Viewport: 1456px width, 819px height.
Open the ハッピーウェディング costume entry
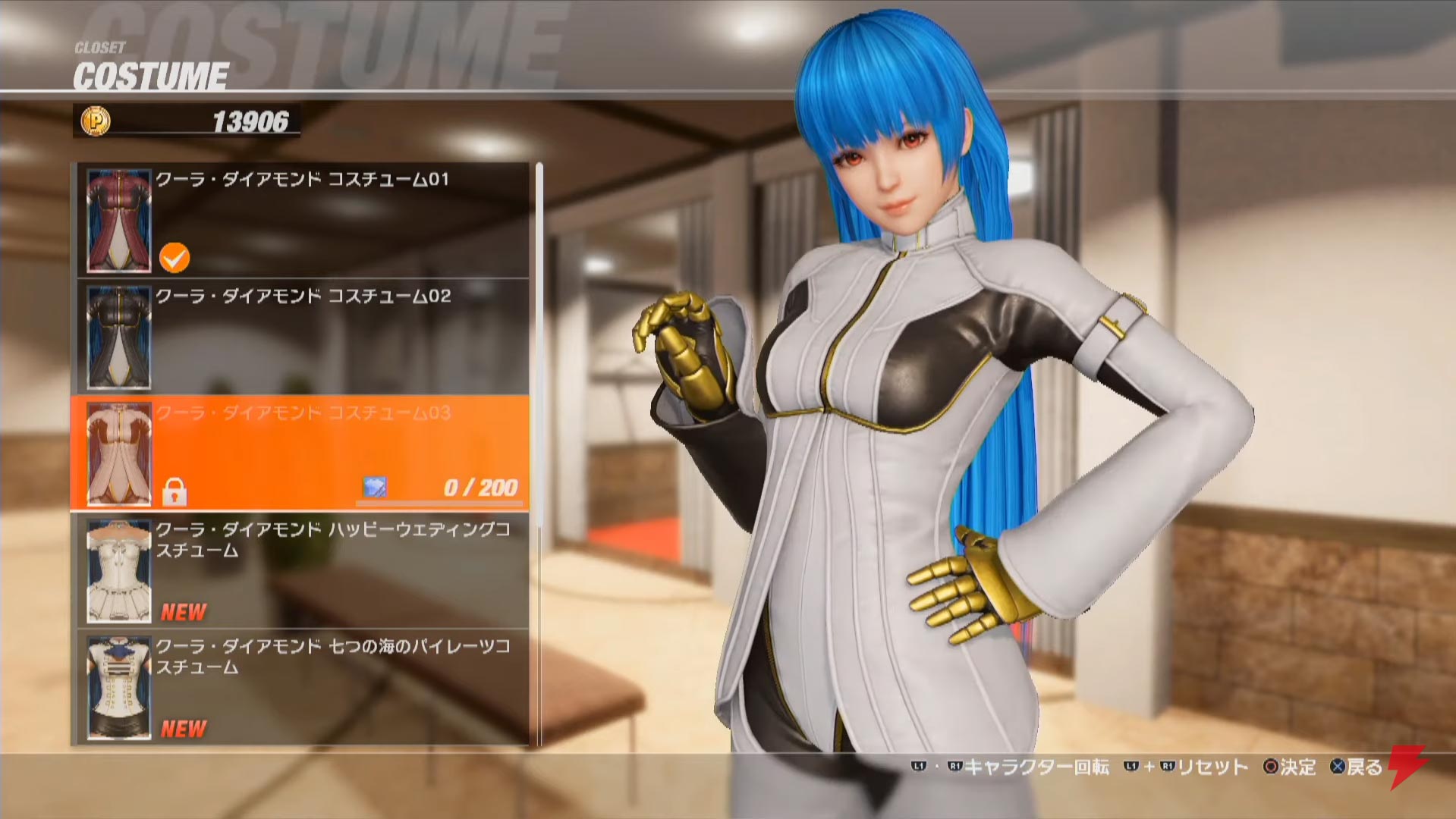click(x=303, y=565)
